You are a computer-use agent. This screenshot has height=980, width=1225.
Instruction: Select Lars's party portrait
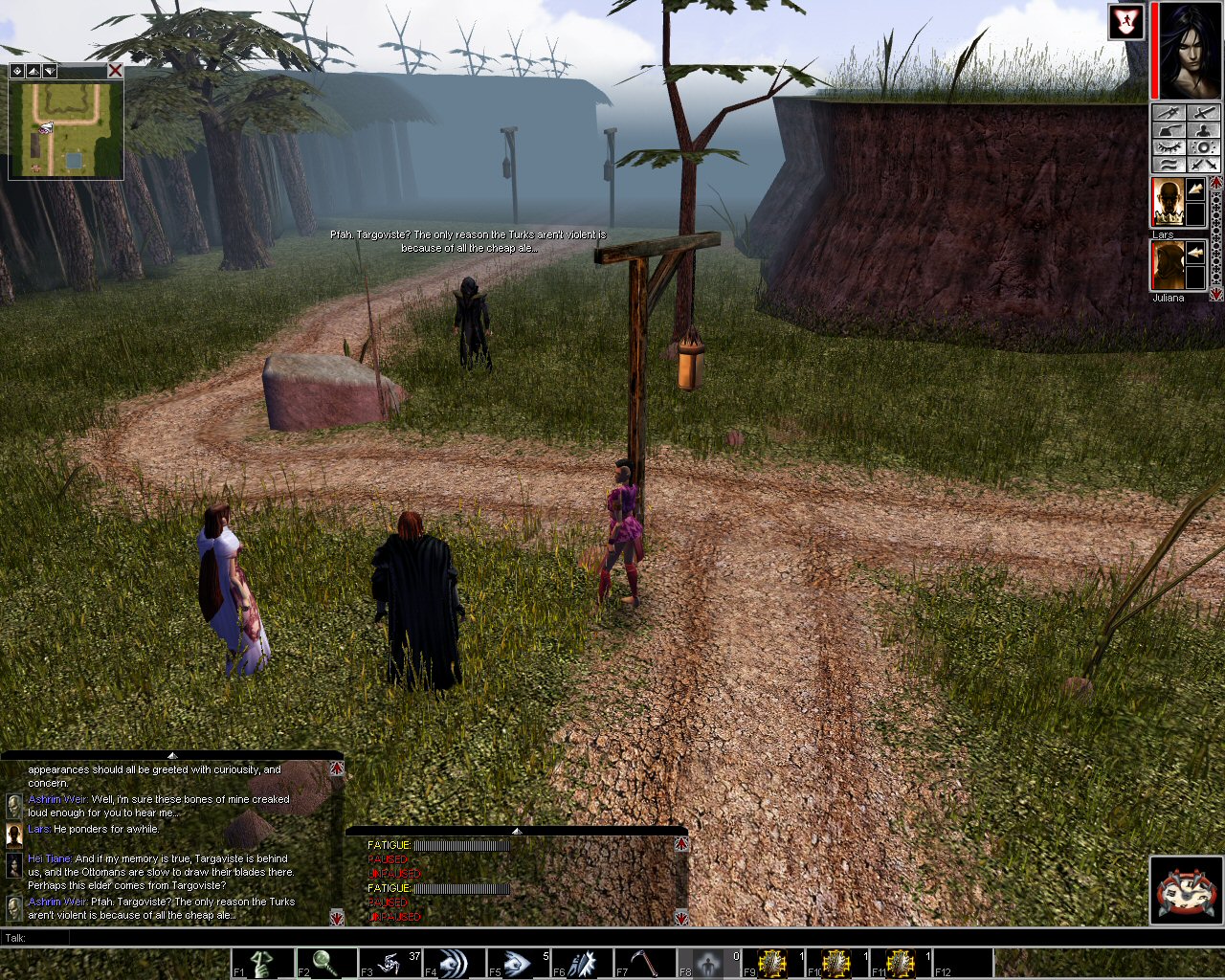[1165, 202]
